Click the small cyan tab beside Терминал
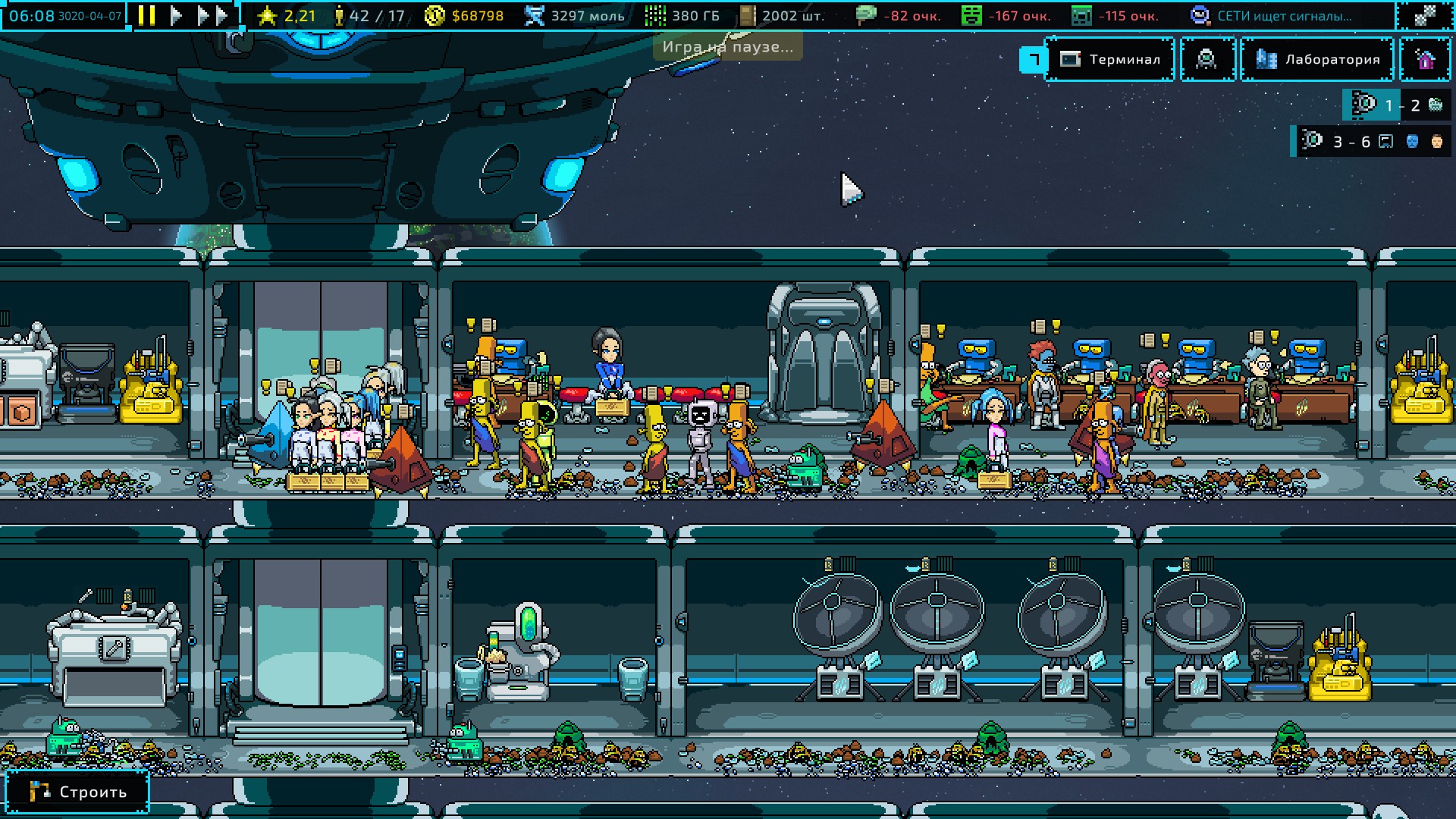The height and width of the screenshot is (819, 1456). (1033, 59)
